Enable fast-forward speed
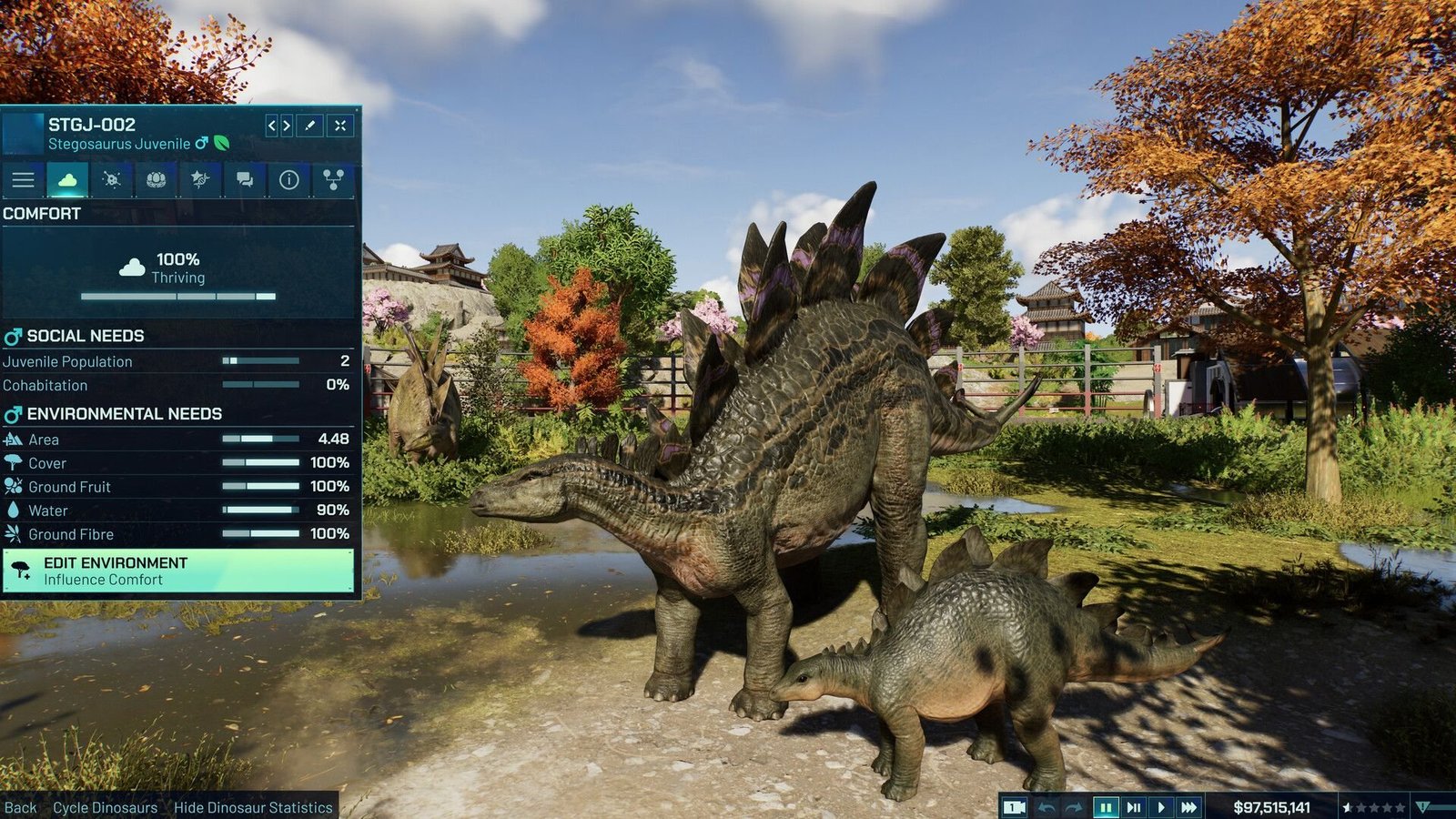This screenshot has height=819, width=1456. point(1188,807)
